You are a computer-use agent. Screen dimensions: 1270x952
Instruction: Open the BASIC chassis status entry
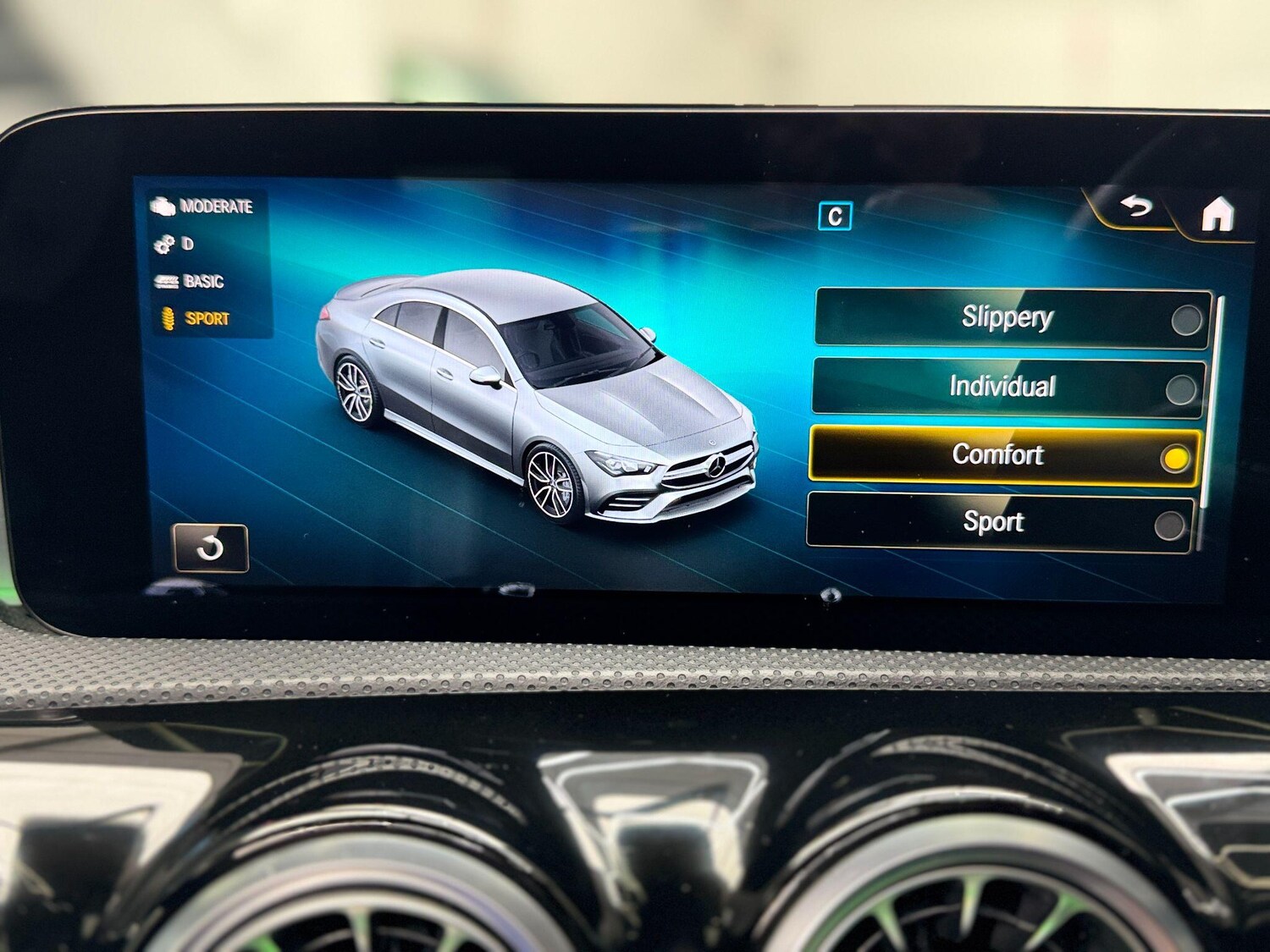pos(203,282)
